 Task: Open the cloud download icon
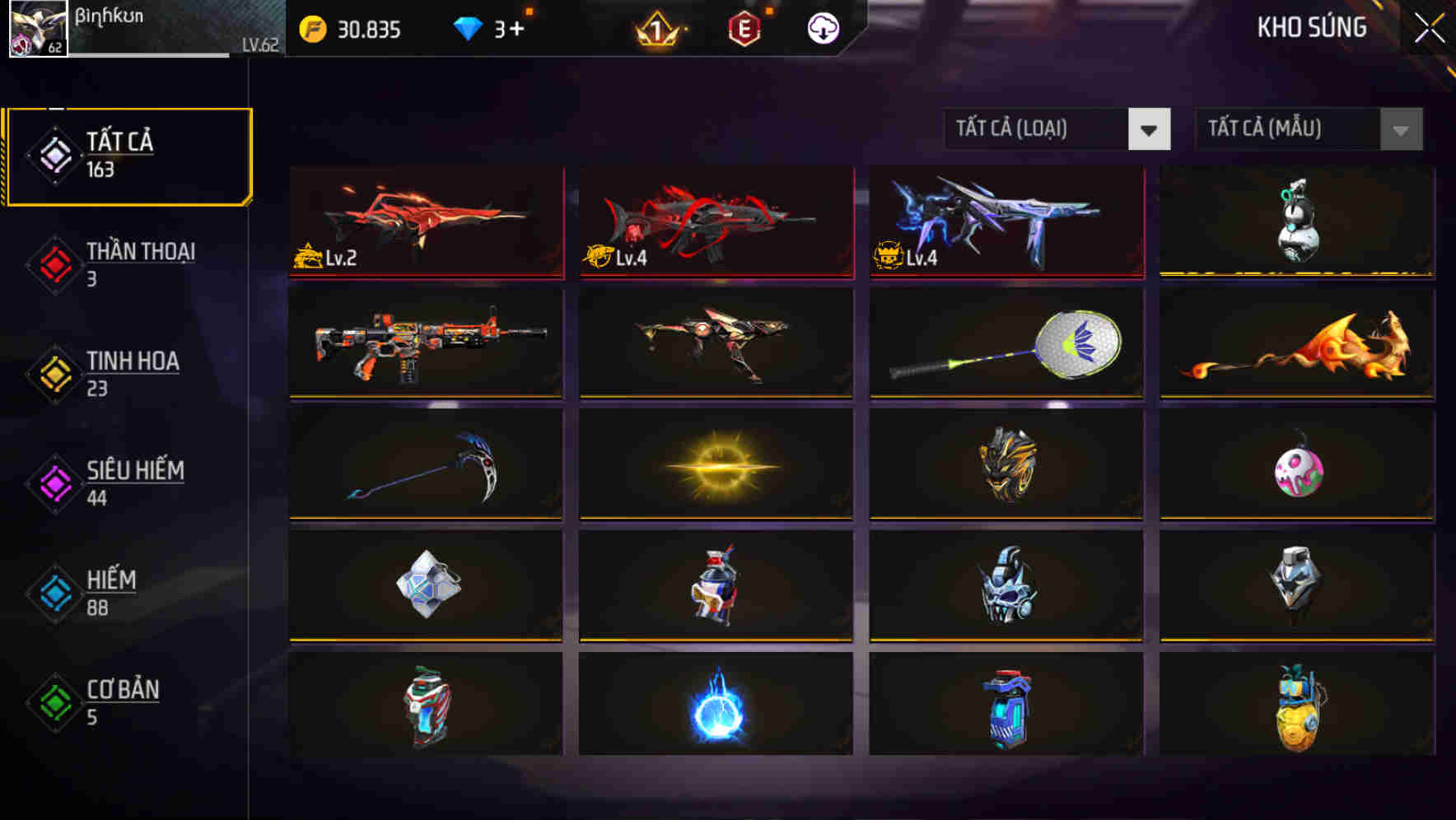click(822, 27)
